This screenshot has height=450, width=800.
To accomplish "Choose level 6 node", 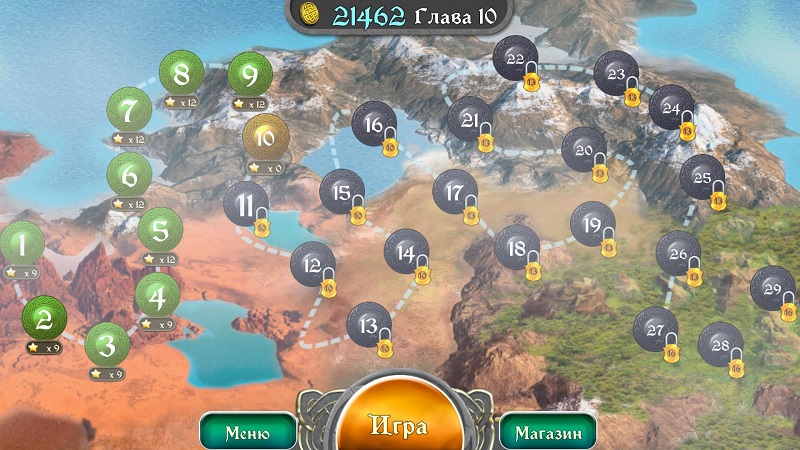I will pos(129,175).
